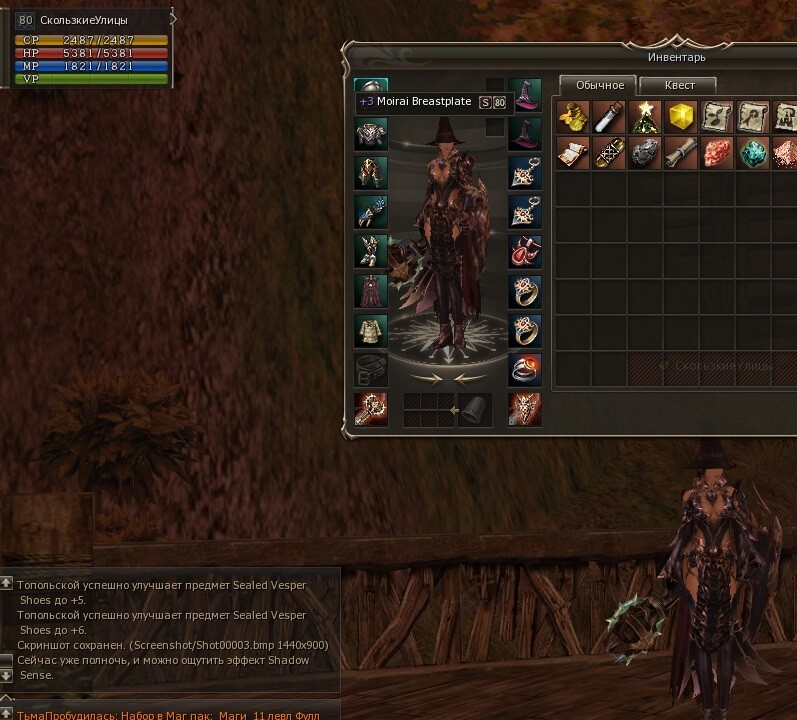The height and width of the screenshot is (720, 797).
Task: Pick the teal crystal ore item
Action: point(753,153)
